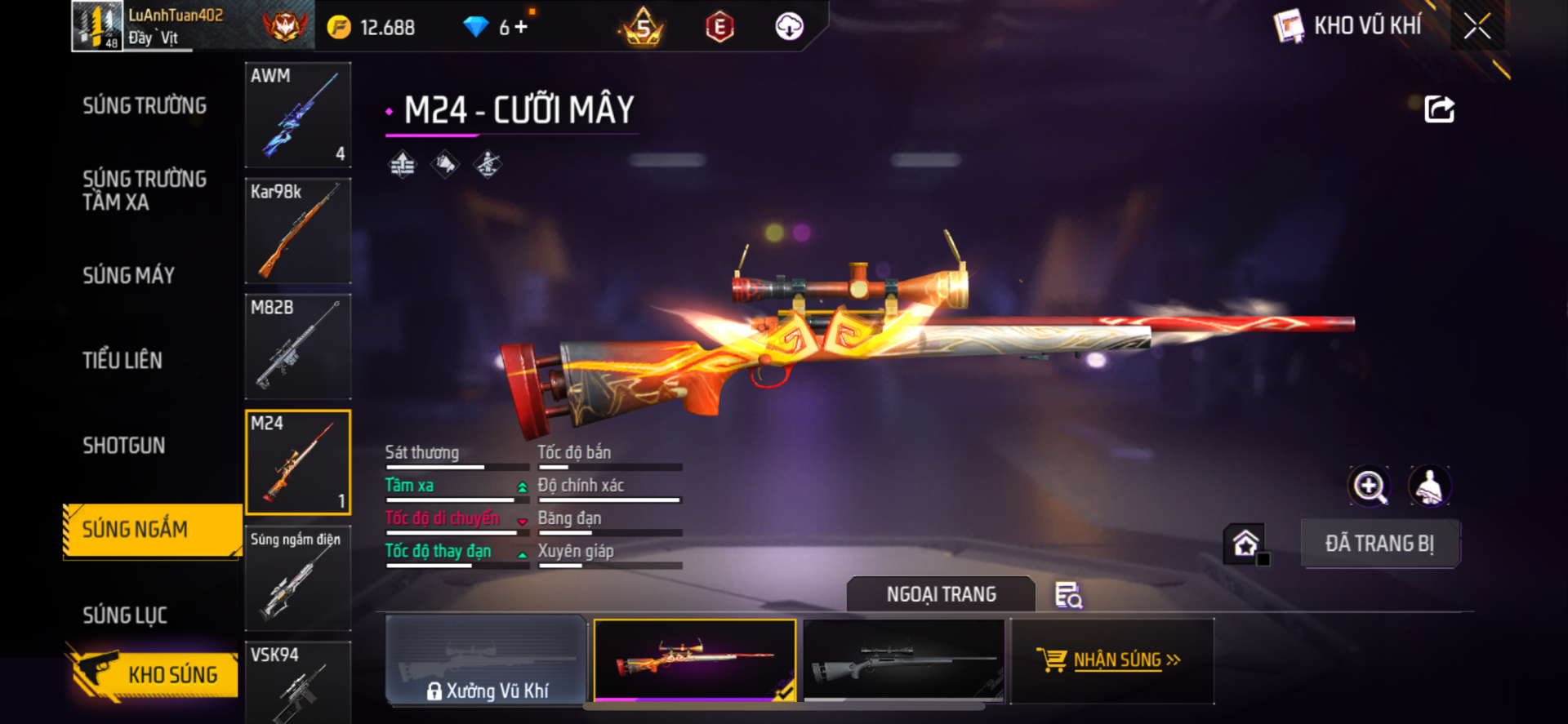Open the KHO SÚNG button
This screenshot has height=724, width=1568.
click(154, 674)
